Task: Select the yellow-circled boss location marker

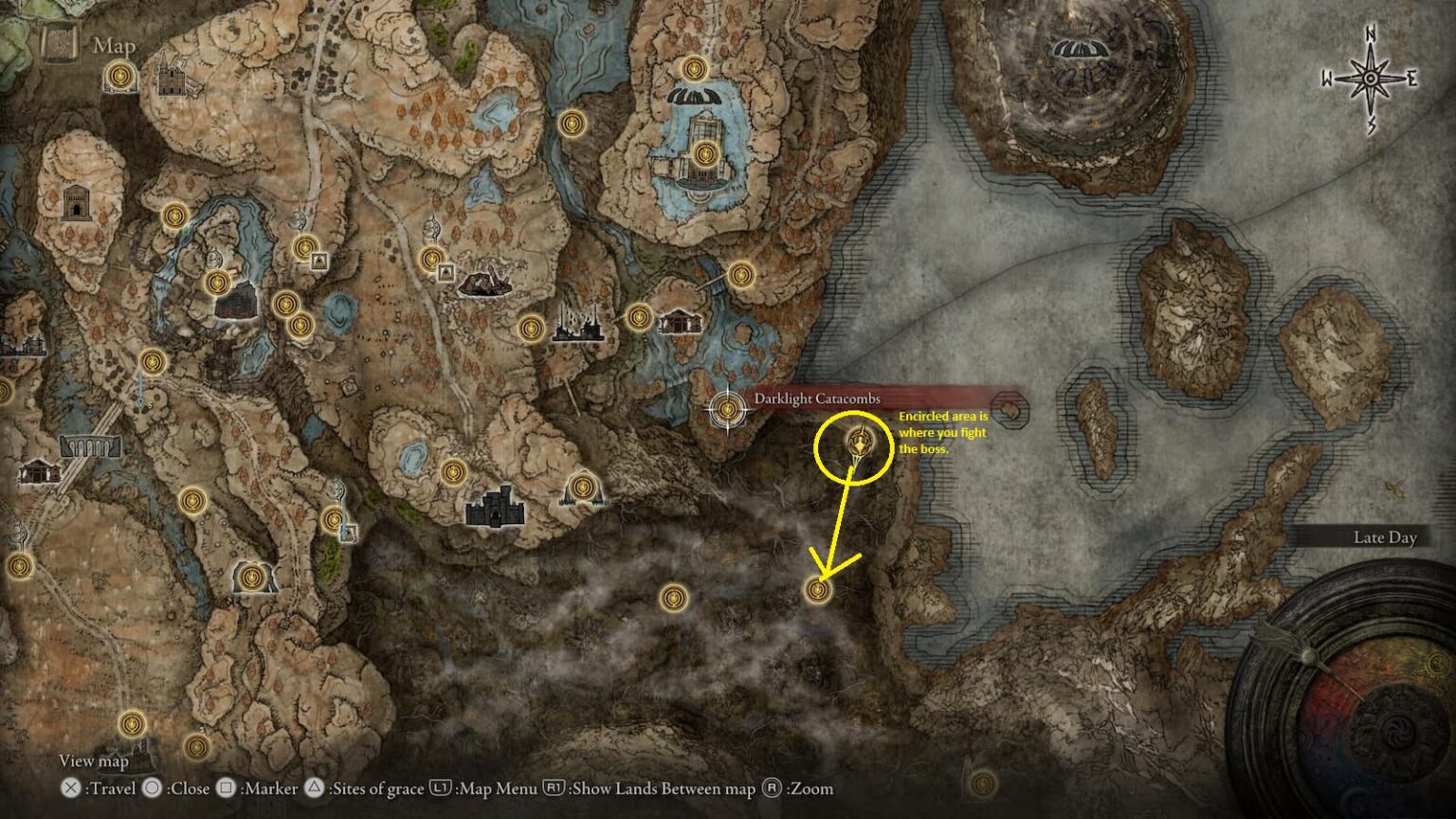Action: [x=859, y=443]
